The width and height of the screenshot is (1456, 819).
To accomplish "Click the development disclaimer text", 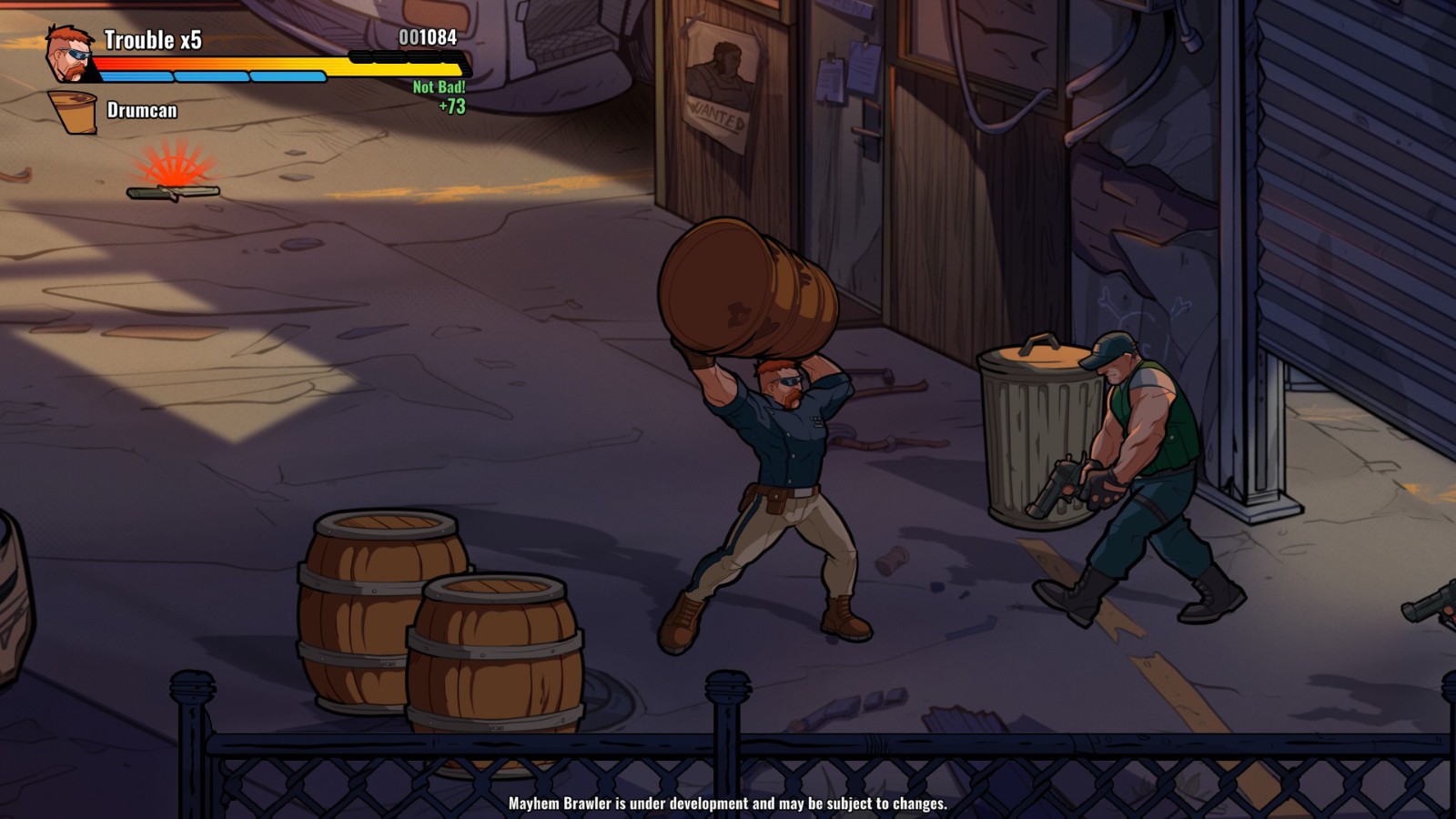I will 728,804.
